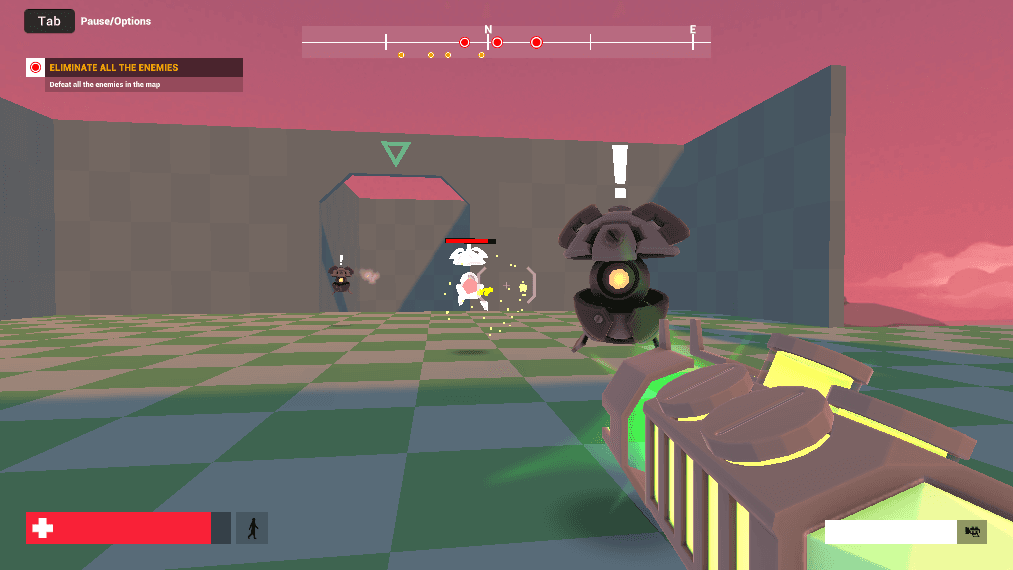Screen dimensions: 1013x570
Task: Click the red objective marker icon
Action: [x=36, y=68]
